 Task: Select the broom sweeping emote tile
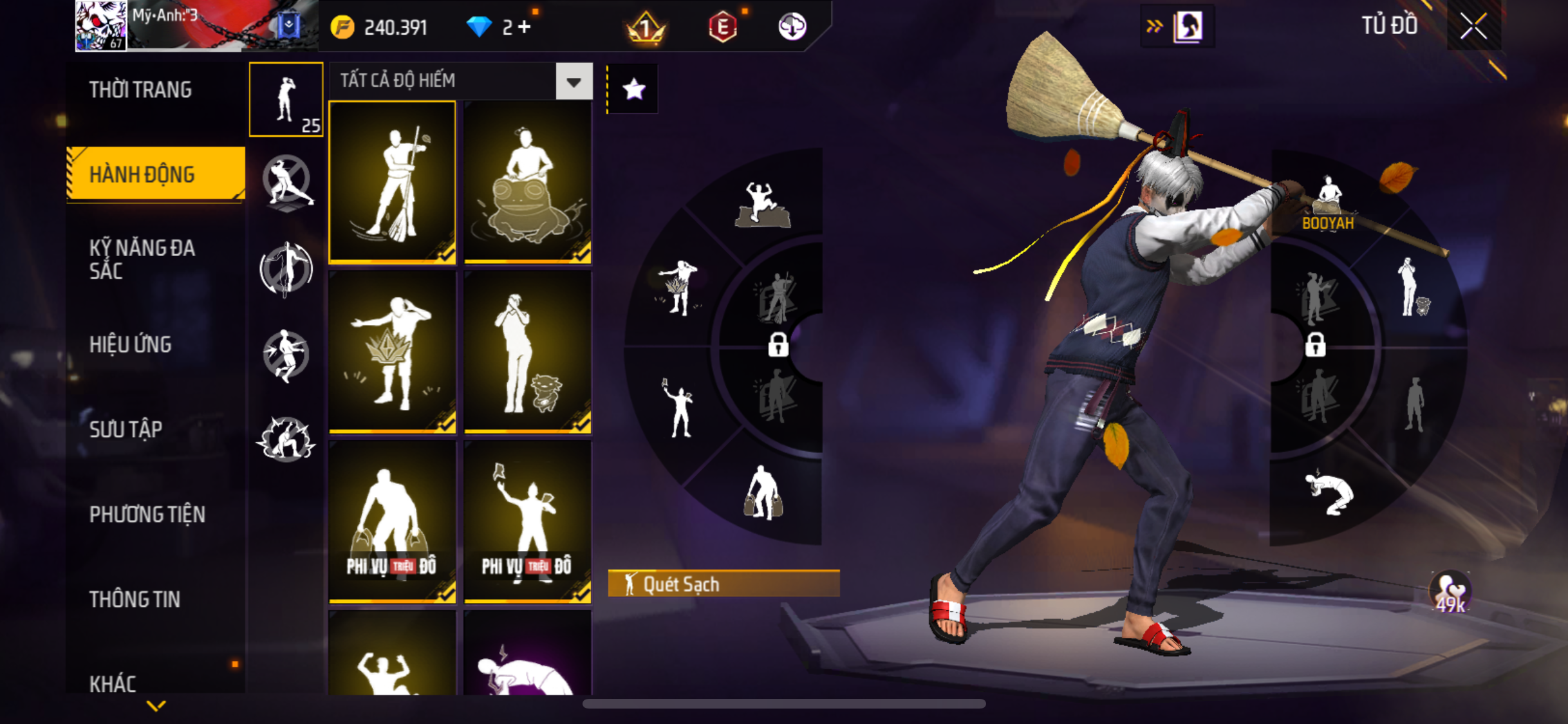(x=392, y=181)
